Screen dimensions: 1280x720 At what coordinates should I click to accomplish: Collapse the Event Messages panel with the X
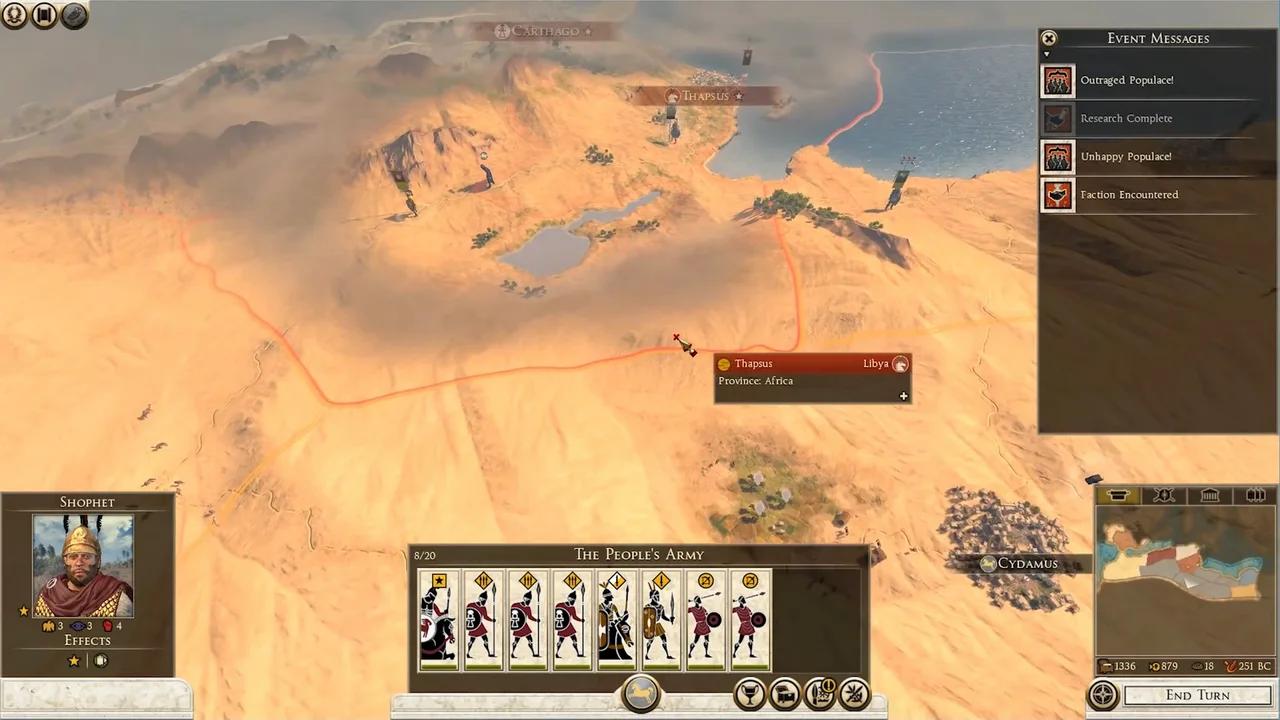[x=1048, y=38]
